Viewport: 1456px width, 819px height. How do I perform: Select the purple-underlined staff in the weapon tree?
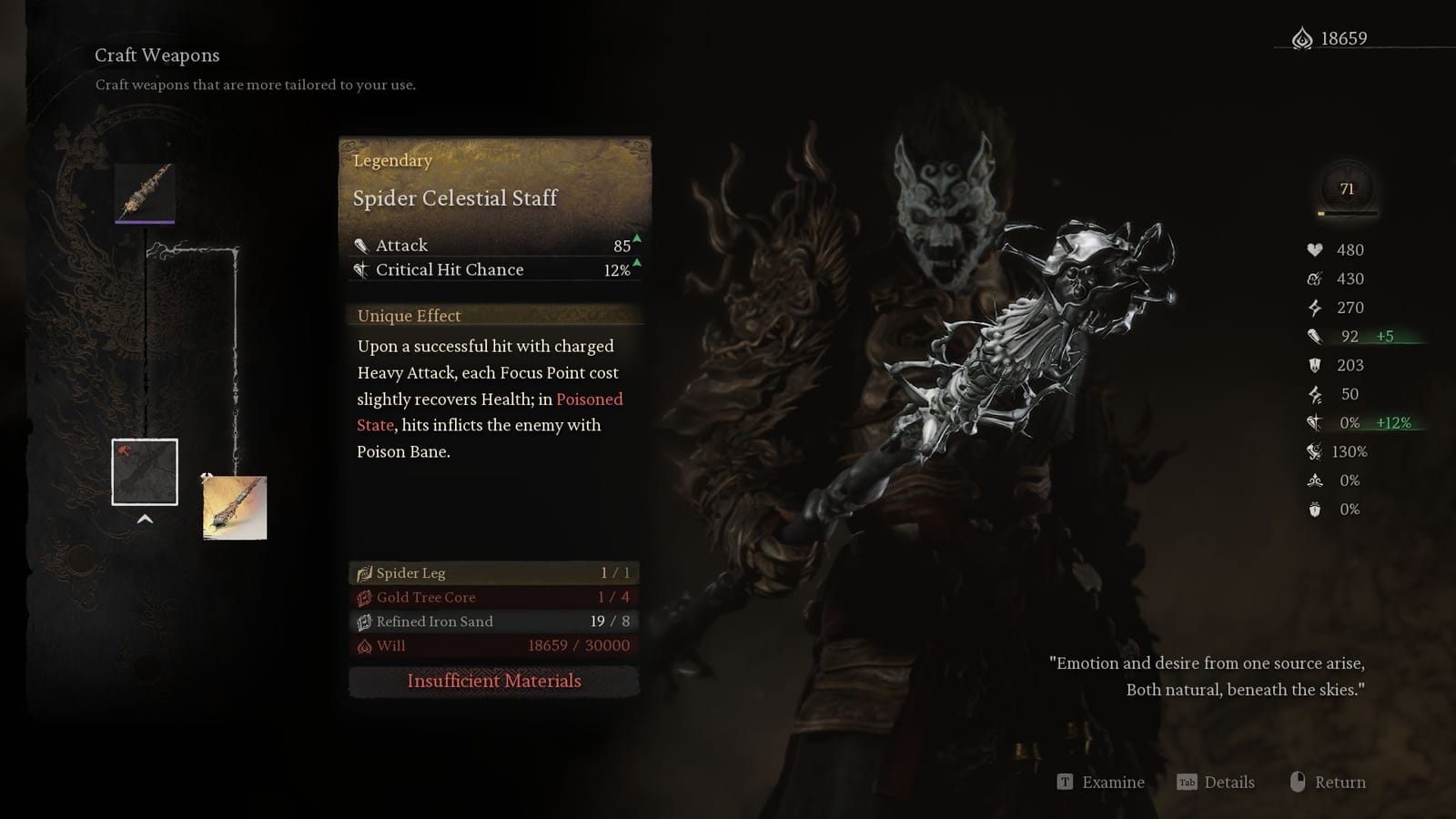(x=145, y=192)
